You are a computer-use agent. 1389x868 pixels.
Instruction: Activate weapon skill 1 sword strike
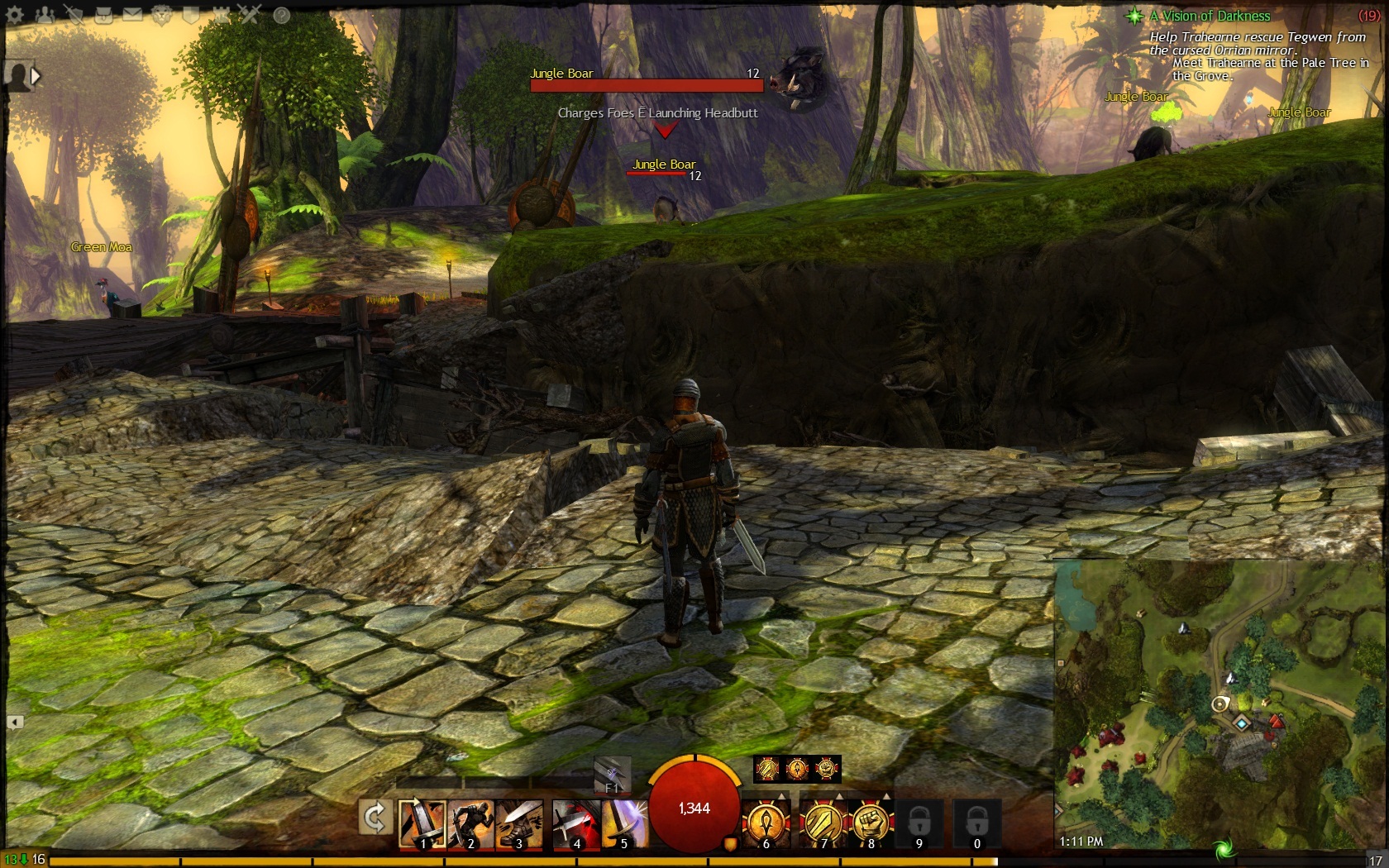422,823
